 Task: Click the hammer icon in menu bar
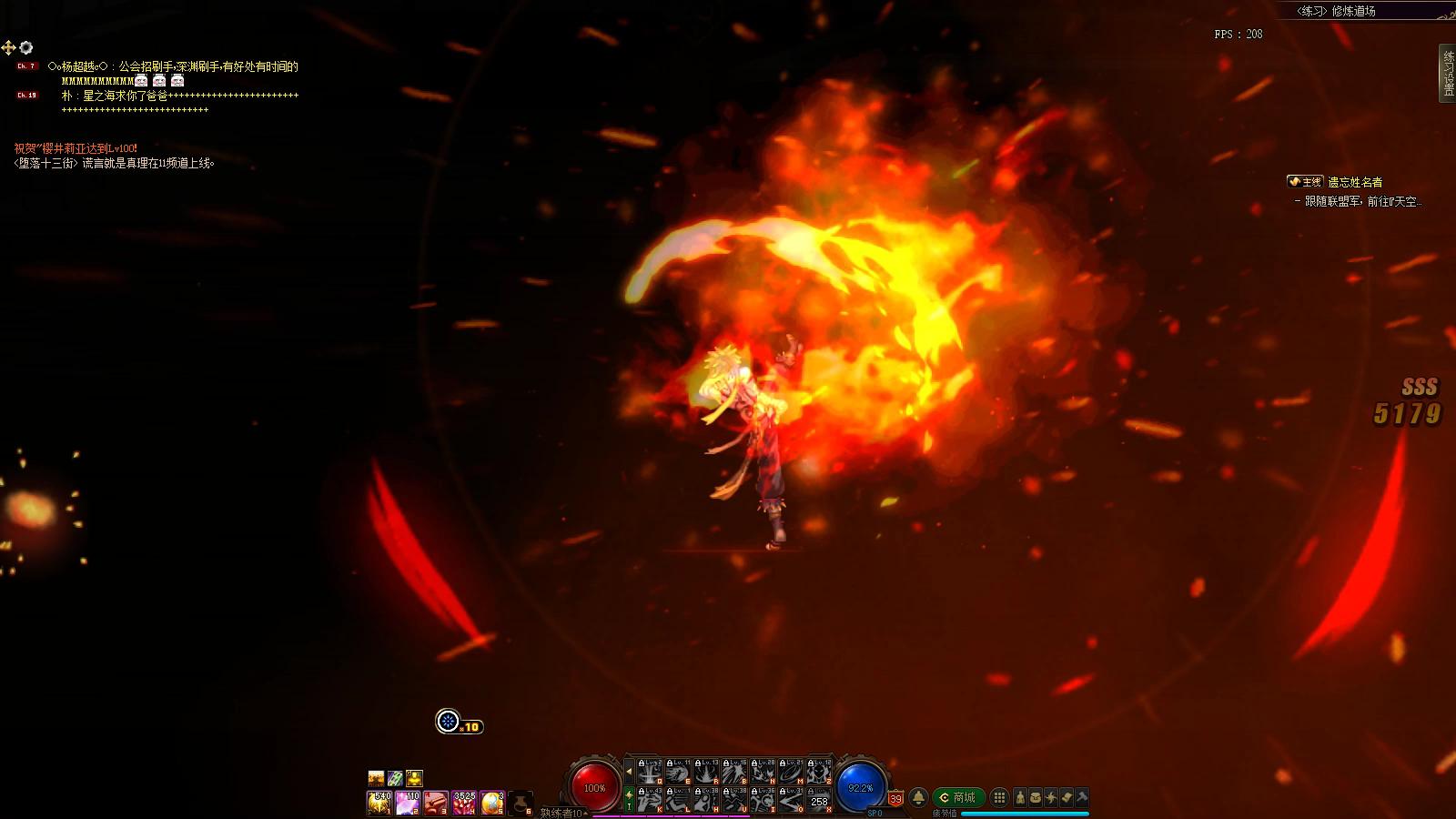1082,797
